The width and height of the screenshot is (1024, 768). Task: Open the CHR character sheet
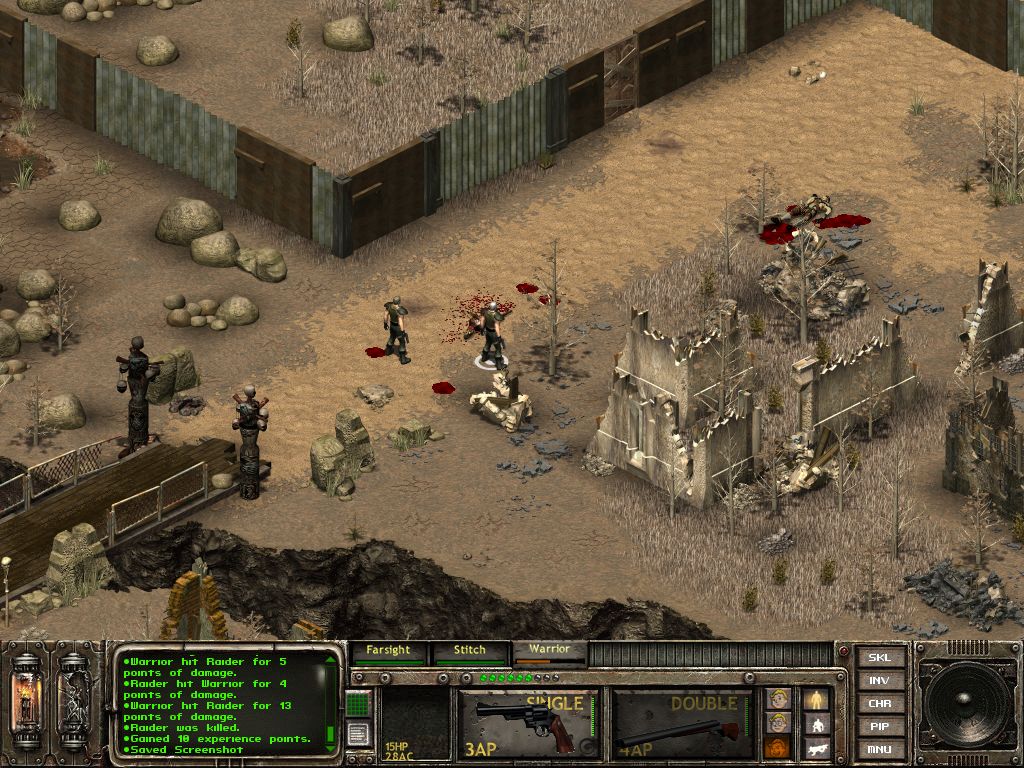pos(879,704)
